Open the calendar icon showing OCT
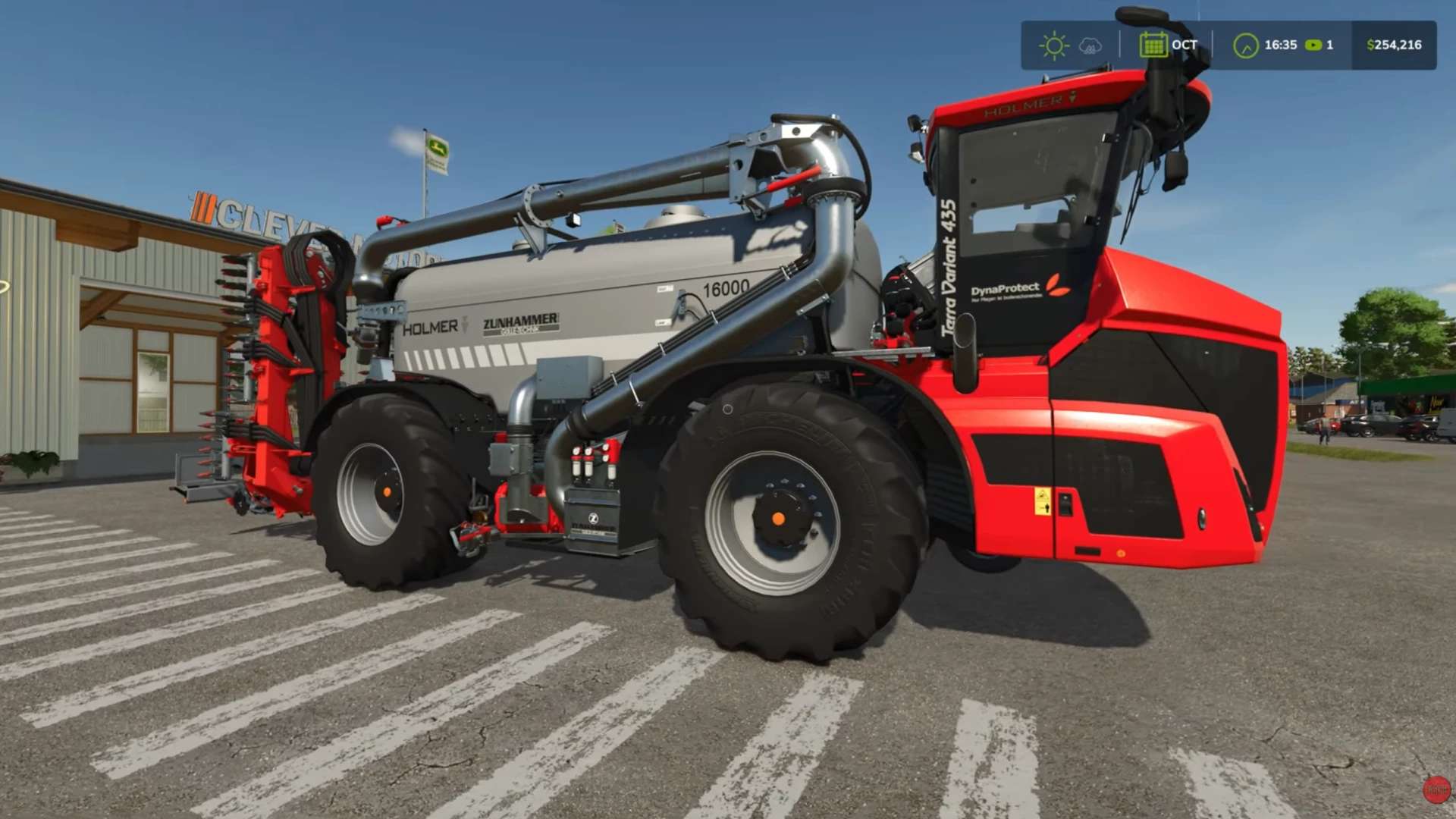The width and height of the screenshot is (1456, 819). pyautogui.click(x=1153, y=45)
